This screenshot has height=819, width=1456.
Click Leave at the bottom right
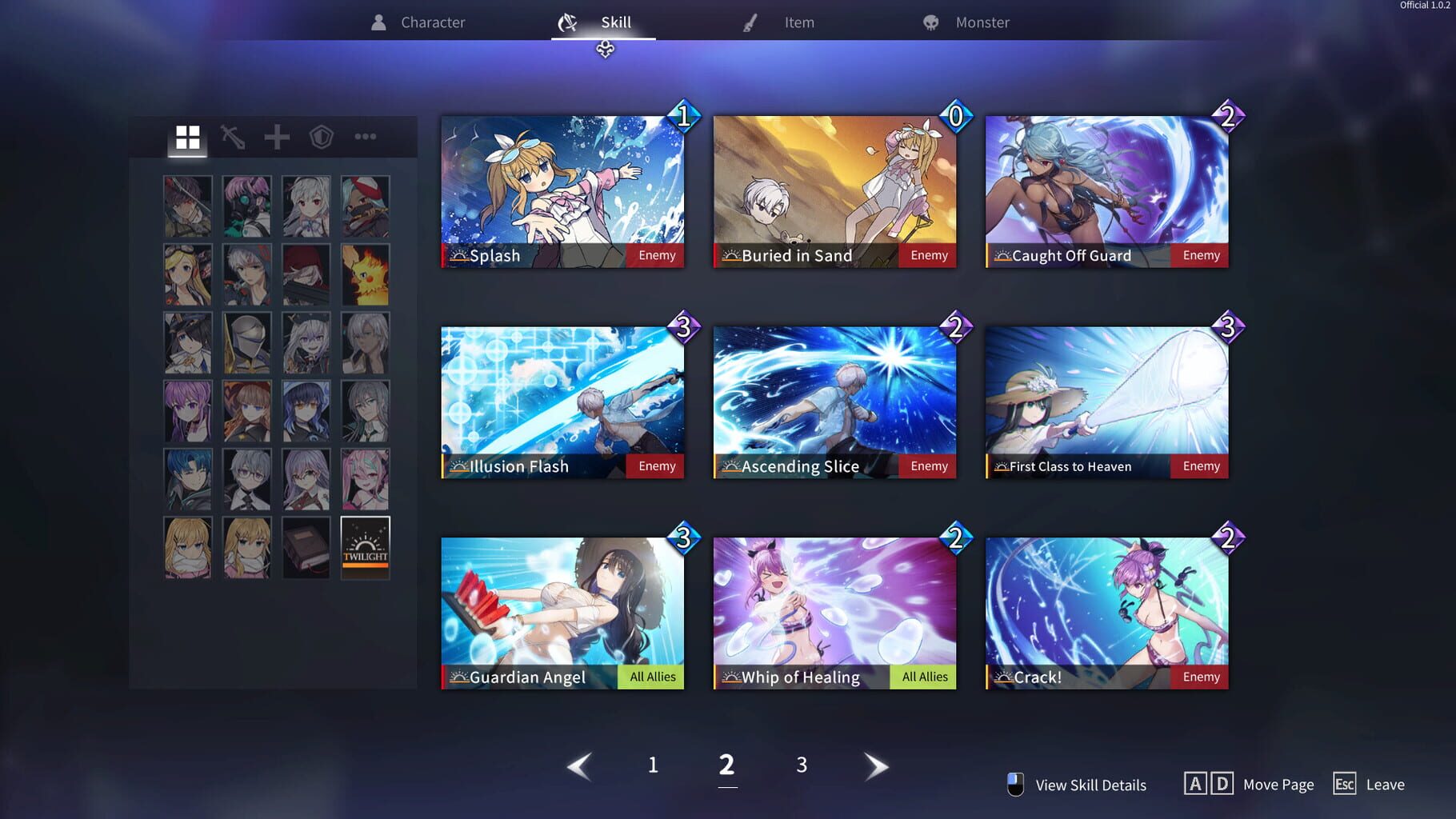pos(1386,785)
